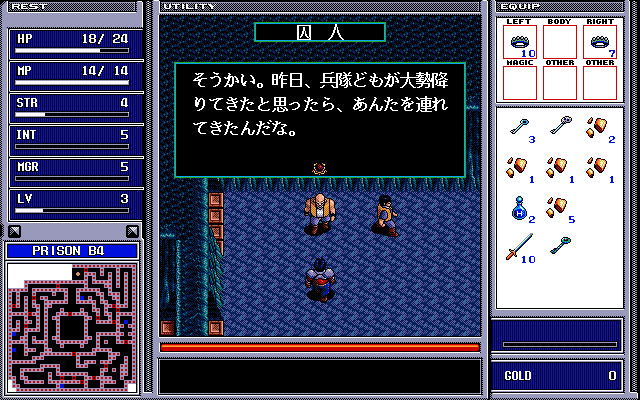Screen dimensions: 640x400
Task: Select the silver key with quantity 3
Action: [x=519, y=127]
